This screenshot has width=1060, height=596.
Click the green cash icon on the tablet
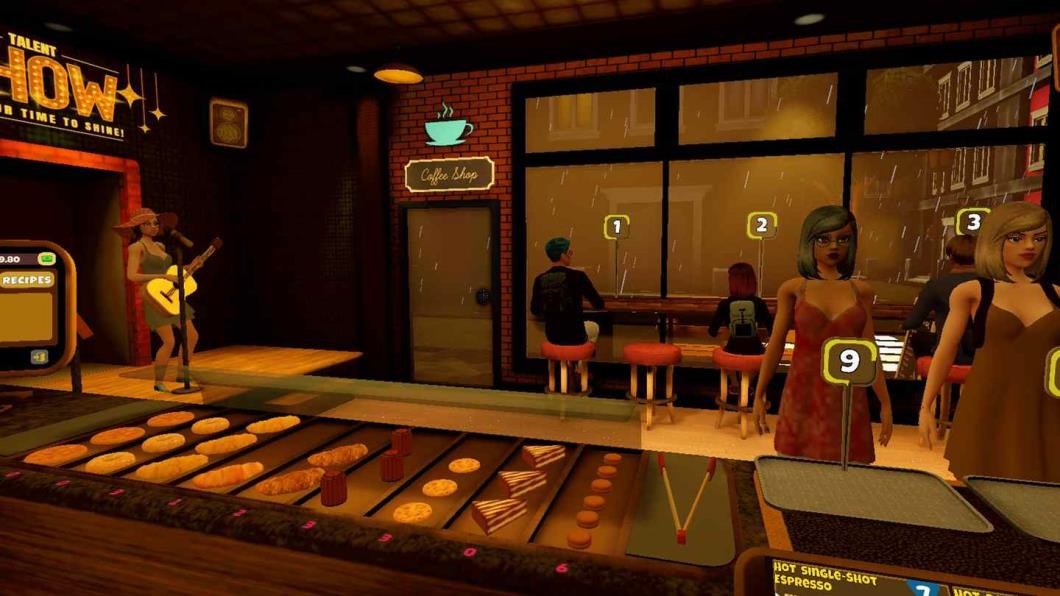click(x=46, y=259)
